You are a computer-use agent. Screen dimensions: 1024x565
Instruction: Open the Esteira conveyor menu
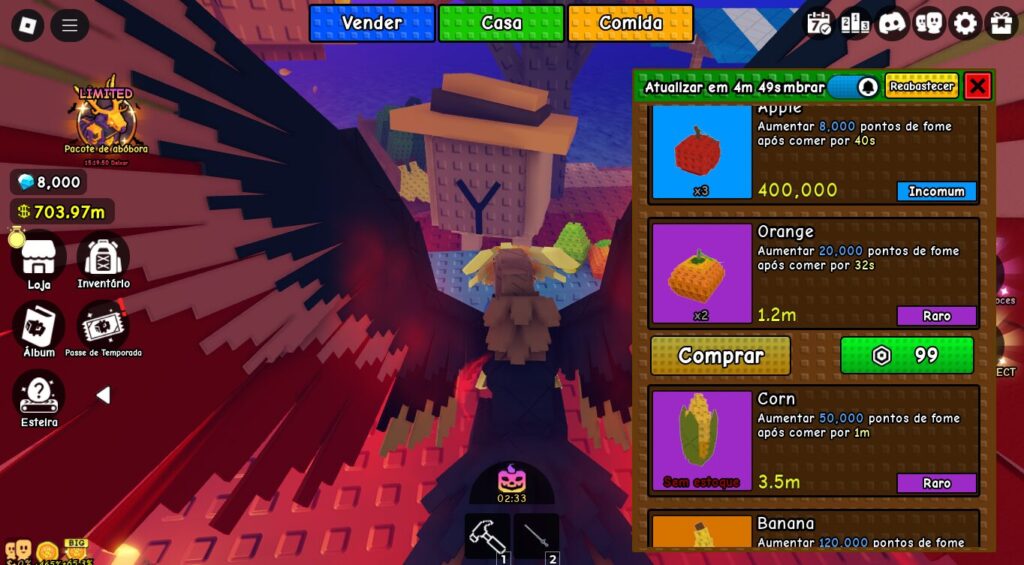tap(38, 397)
